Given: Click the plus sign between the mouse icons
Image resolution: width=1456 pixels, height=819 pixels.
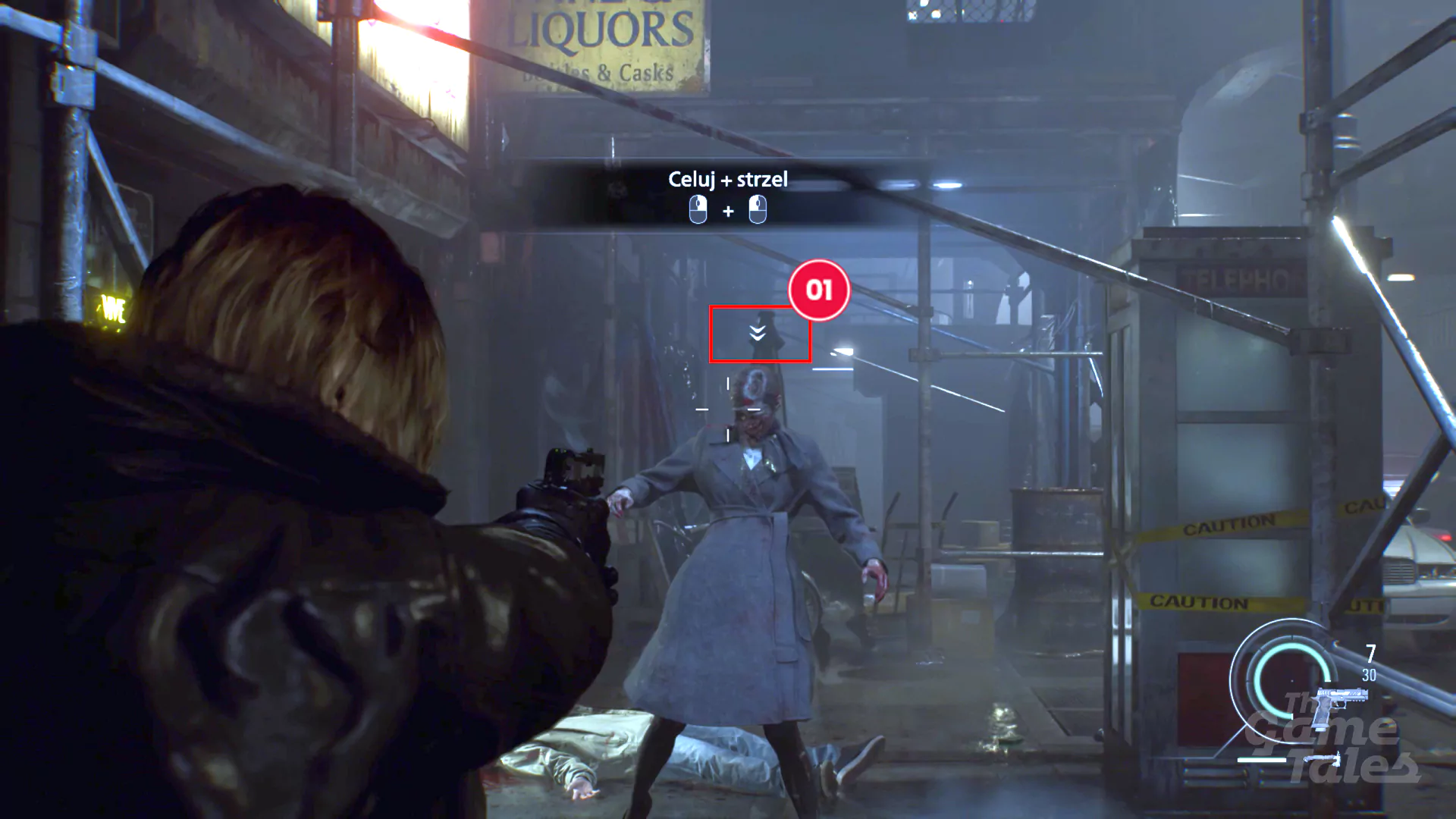Looking at the screenshot, I should coord(729,212).
